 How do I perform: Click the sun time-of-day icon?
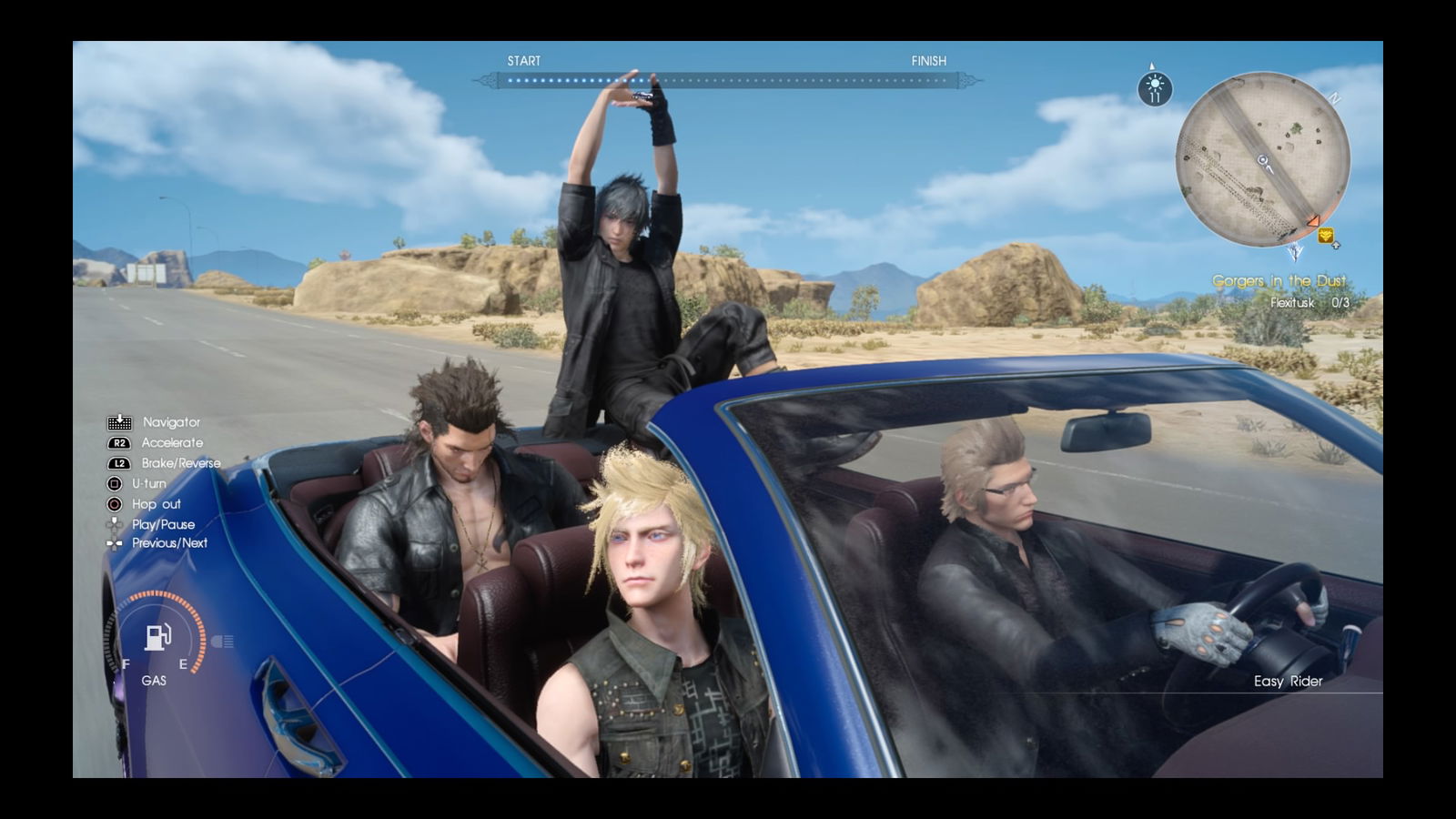(1155, 89)
